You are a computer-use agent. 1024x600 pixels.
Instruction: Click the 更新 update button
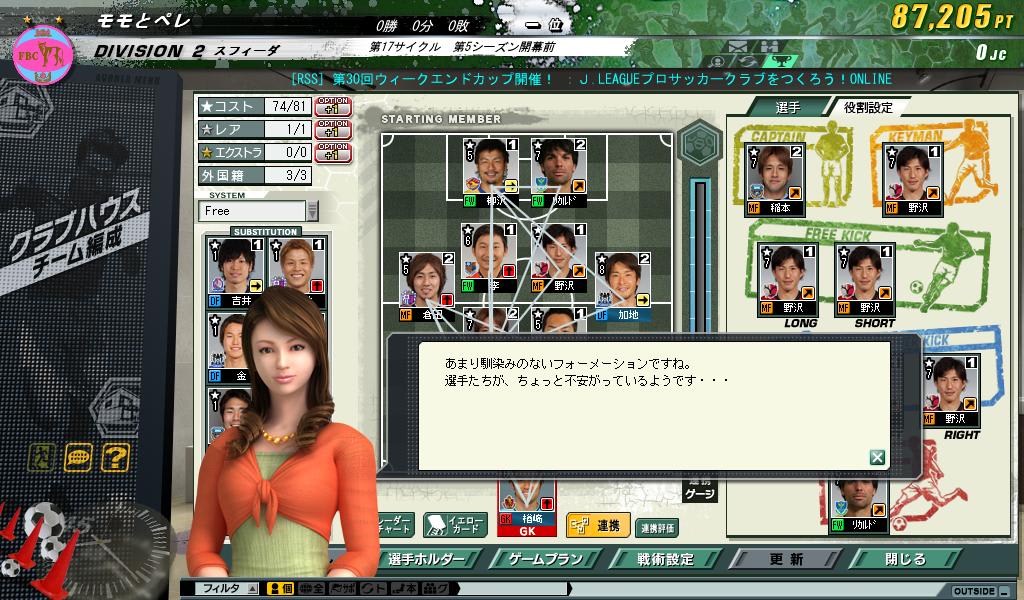pos(786,559)
